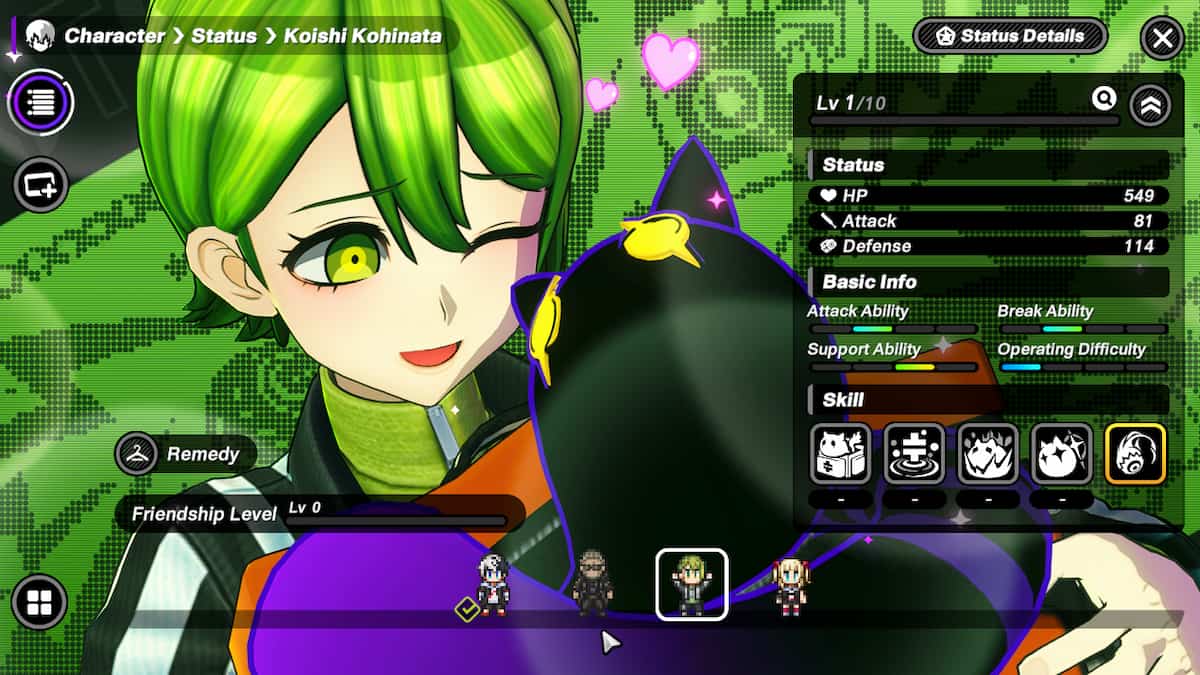The image size is (1200, 675).
Task: Select the healing cross ripple skill
Action: coord(914,453)
